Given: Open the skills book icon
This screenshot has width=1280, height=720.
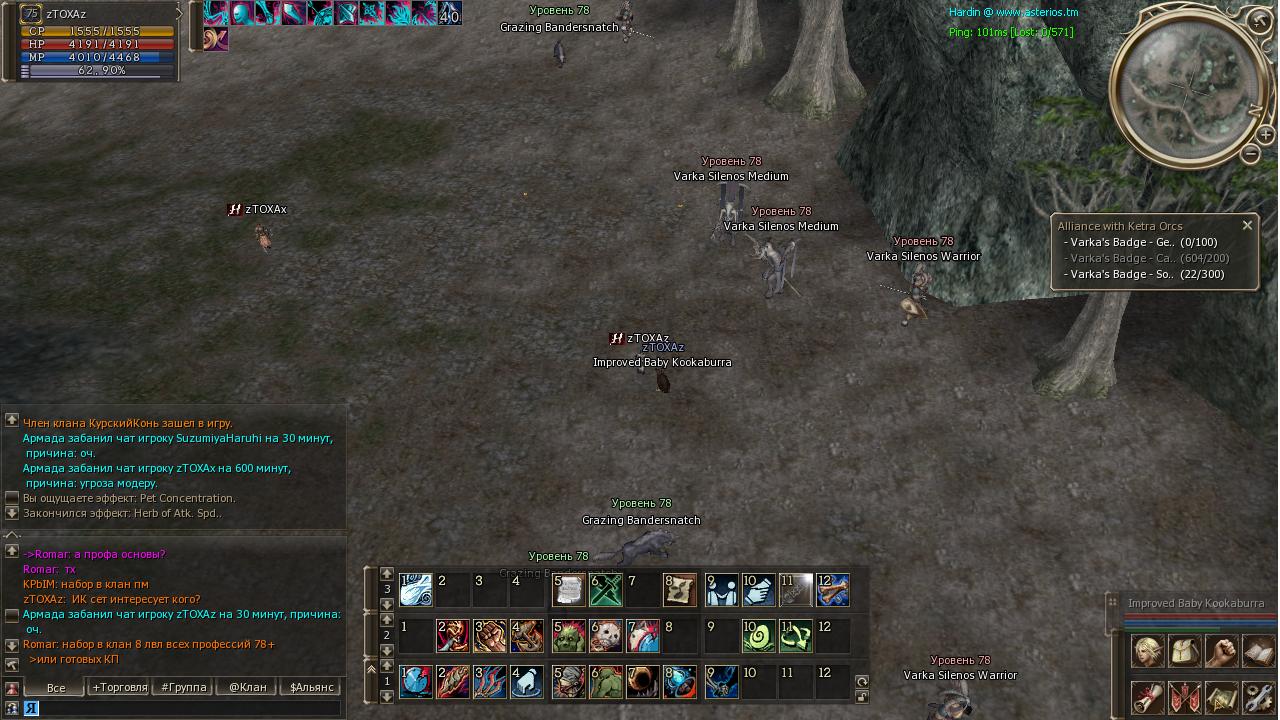Looking at the screenshot, I should (1258, 651).
